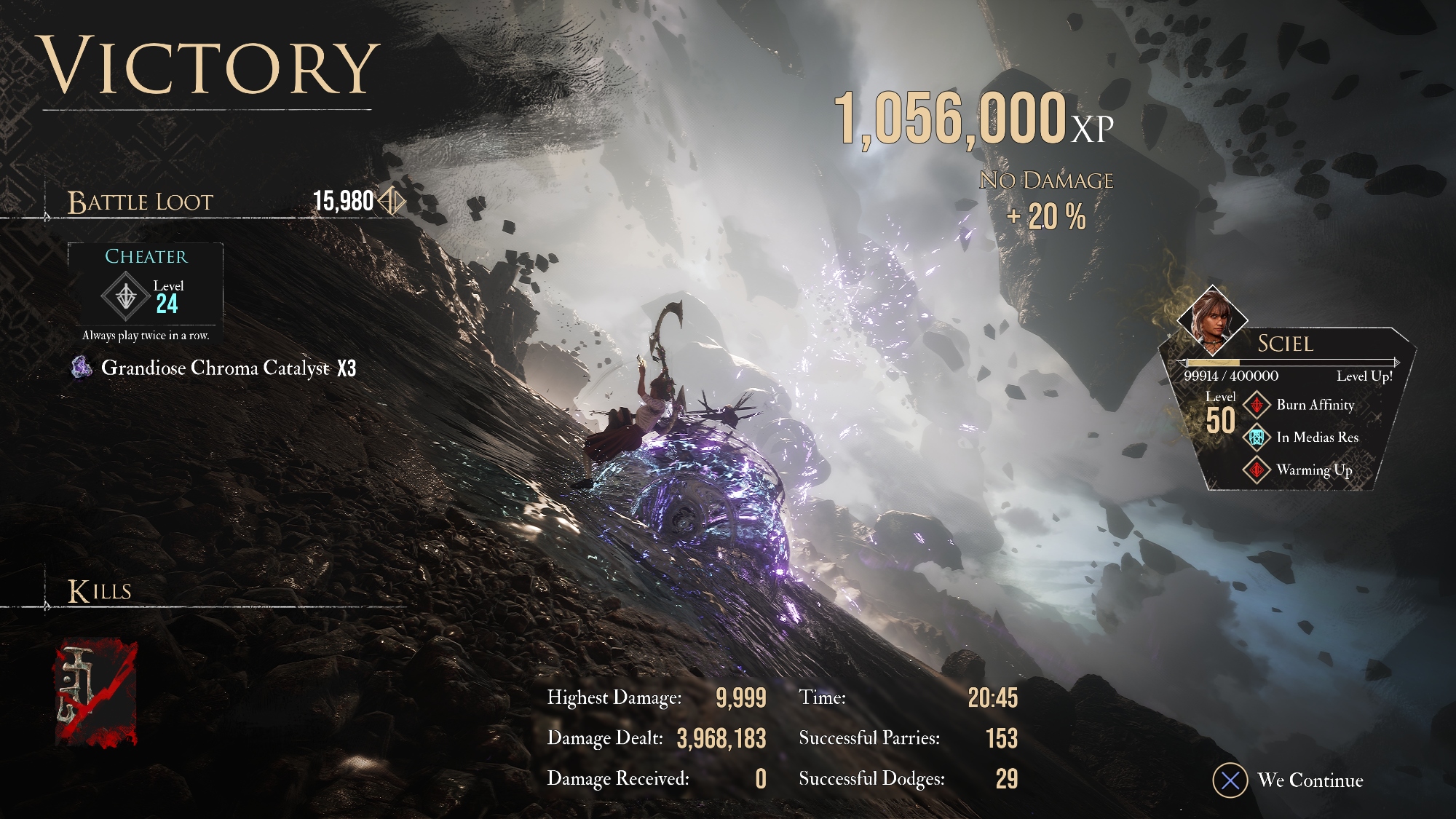This screenshot has width=1456, height=819.
Task: Open Sciel's character panel portrait
Action: click(x=1211, y=318)
